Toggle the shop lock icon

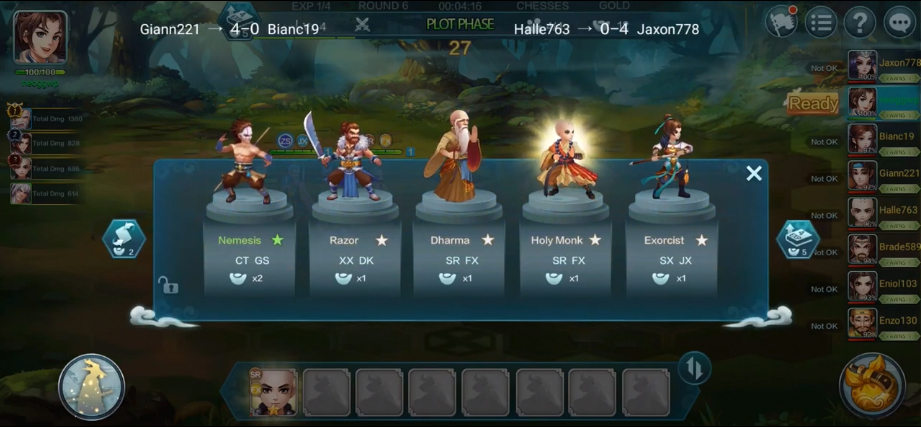tap(168, 287)
